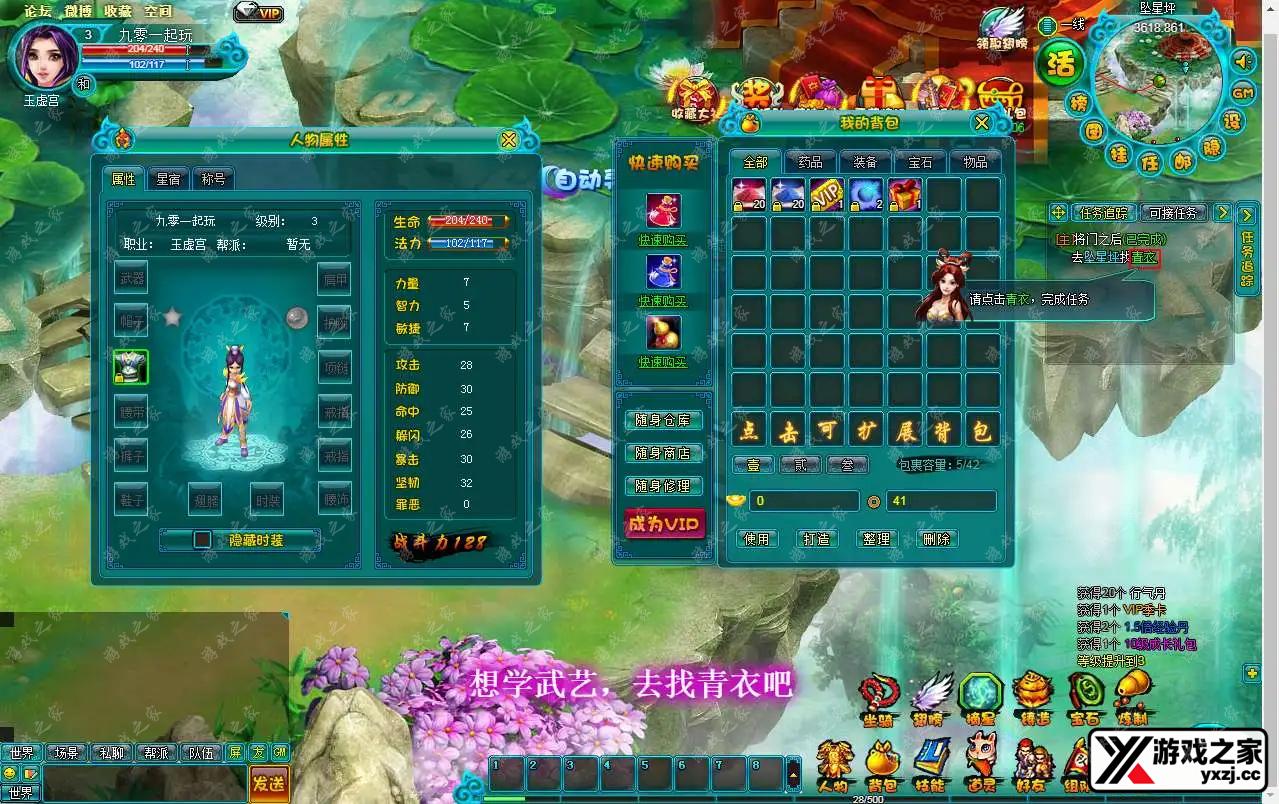Open the 技能 skills book icon
The width and height of the screenshot is (1279, 804).
(x=930, y=766)
